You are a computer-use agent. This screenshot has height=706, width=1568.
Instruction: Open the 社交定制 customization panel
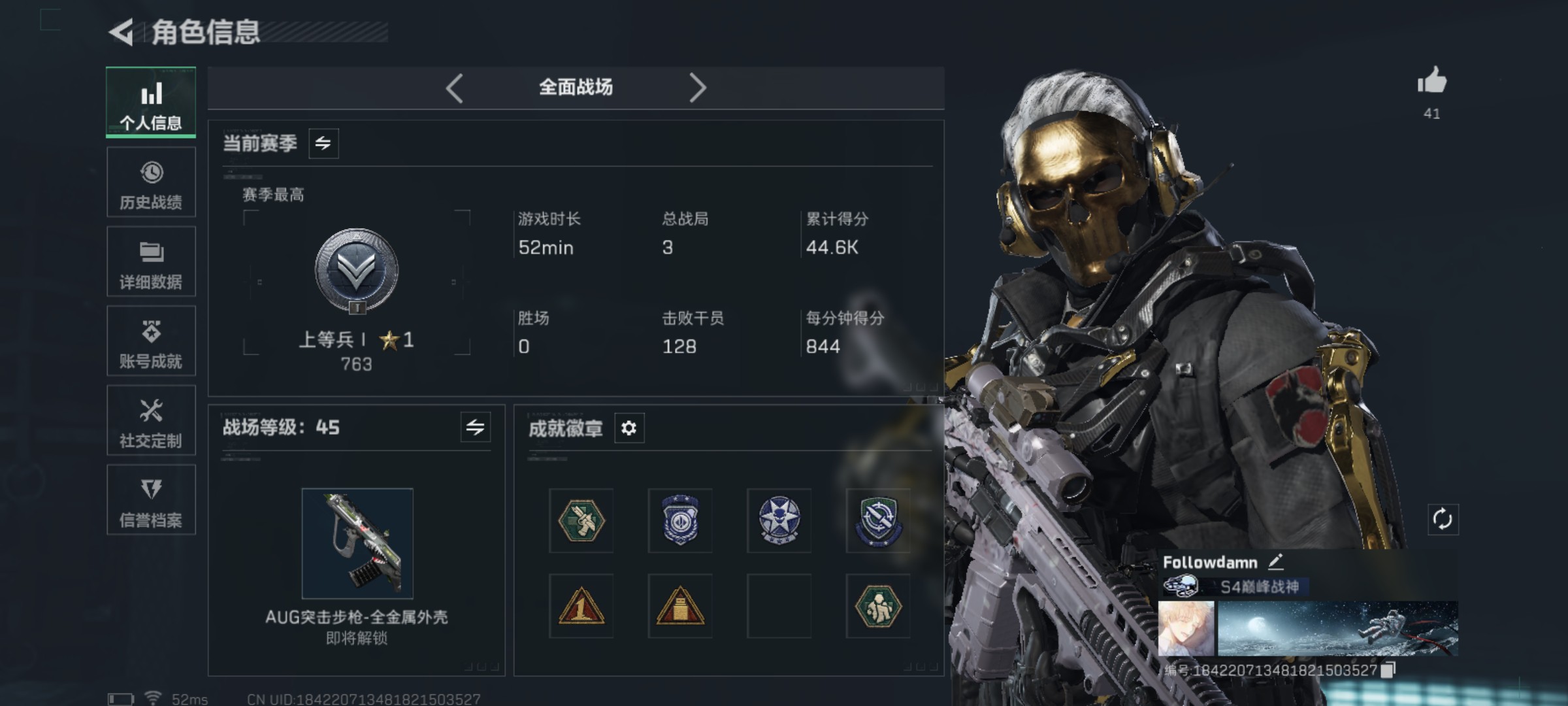click(151, 420)
